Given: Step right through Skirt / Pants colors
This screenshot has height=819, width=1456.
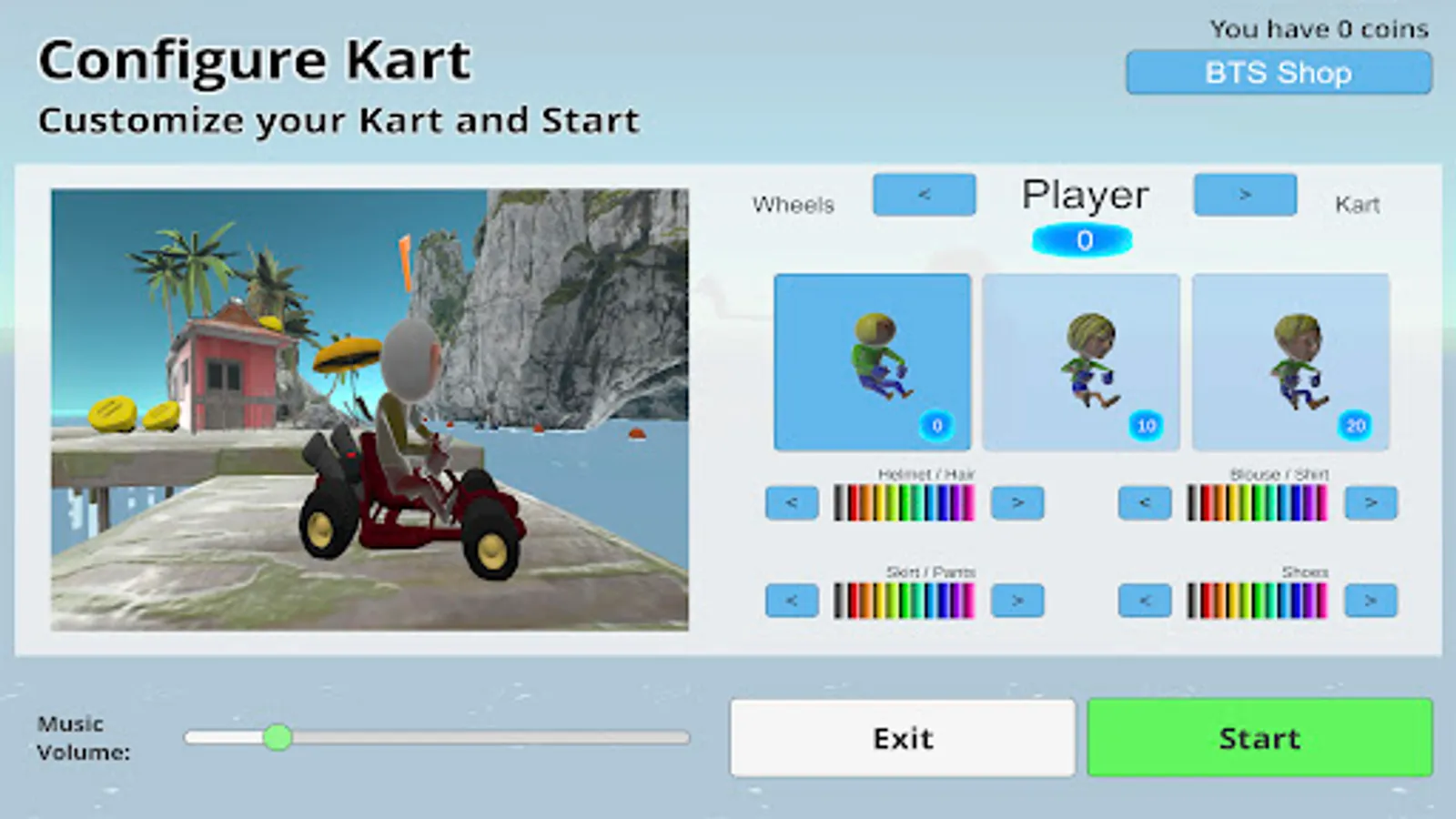Looking at the screenshot, I should point(1017,600).
